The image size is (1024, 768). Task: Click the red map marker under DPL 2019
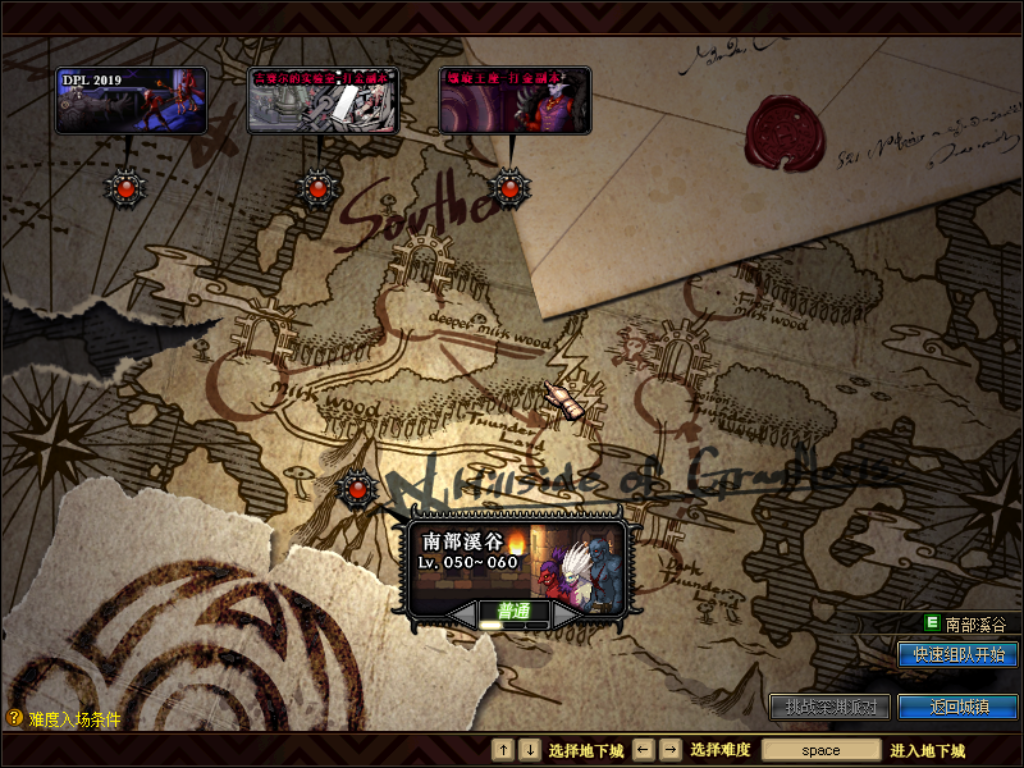pyautogui.click(x=126, y=187)
